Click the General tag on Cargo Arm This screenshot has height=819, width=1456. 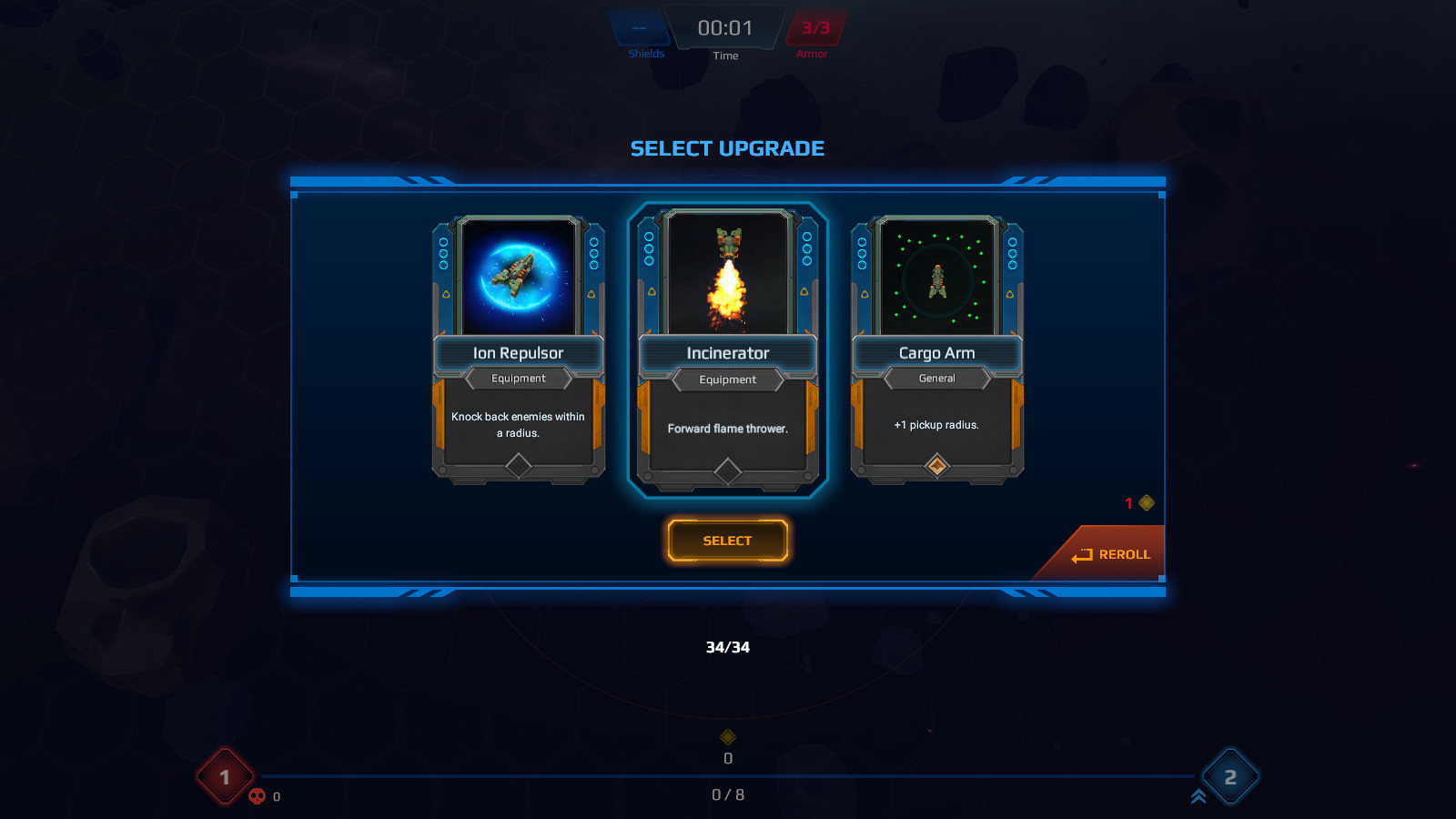(x=935, y=379)
